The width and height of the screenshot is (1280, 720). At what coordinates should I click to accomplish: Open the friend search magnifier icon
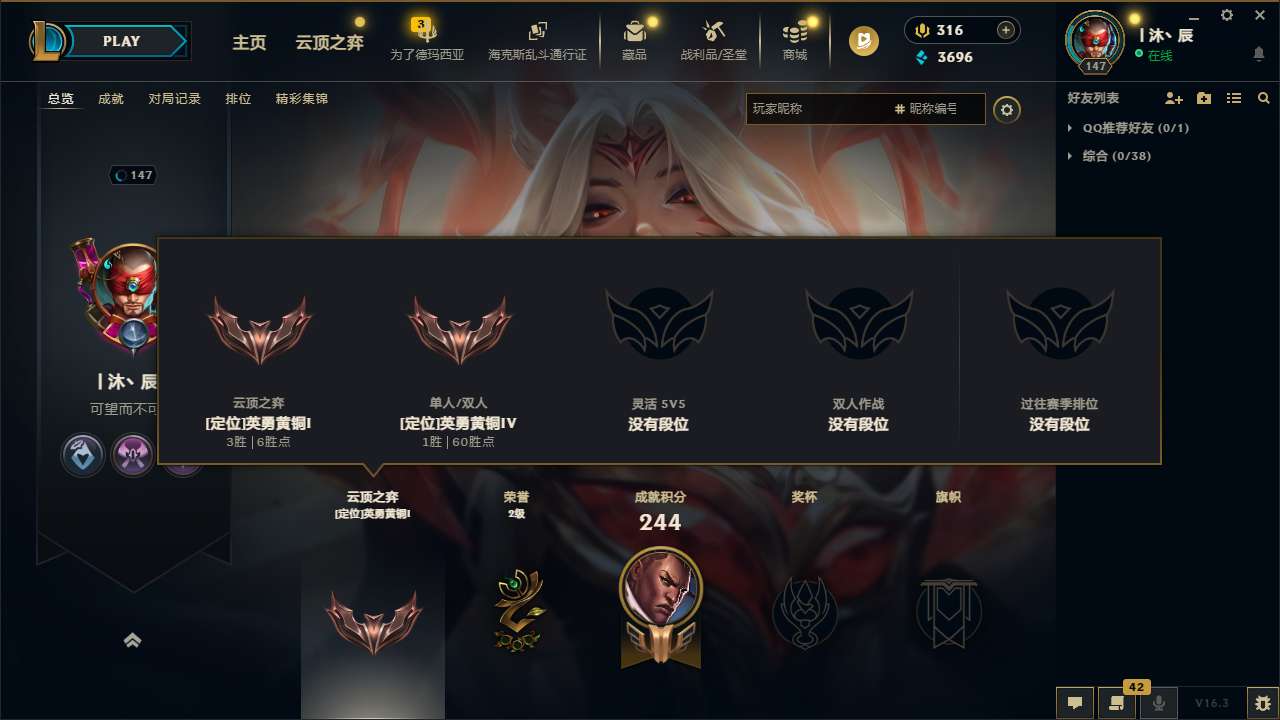pyautogui.click(x=1263, y=99)
